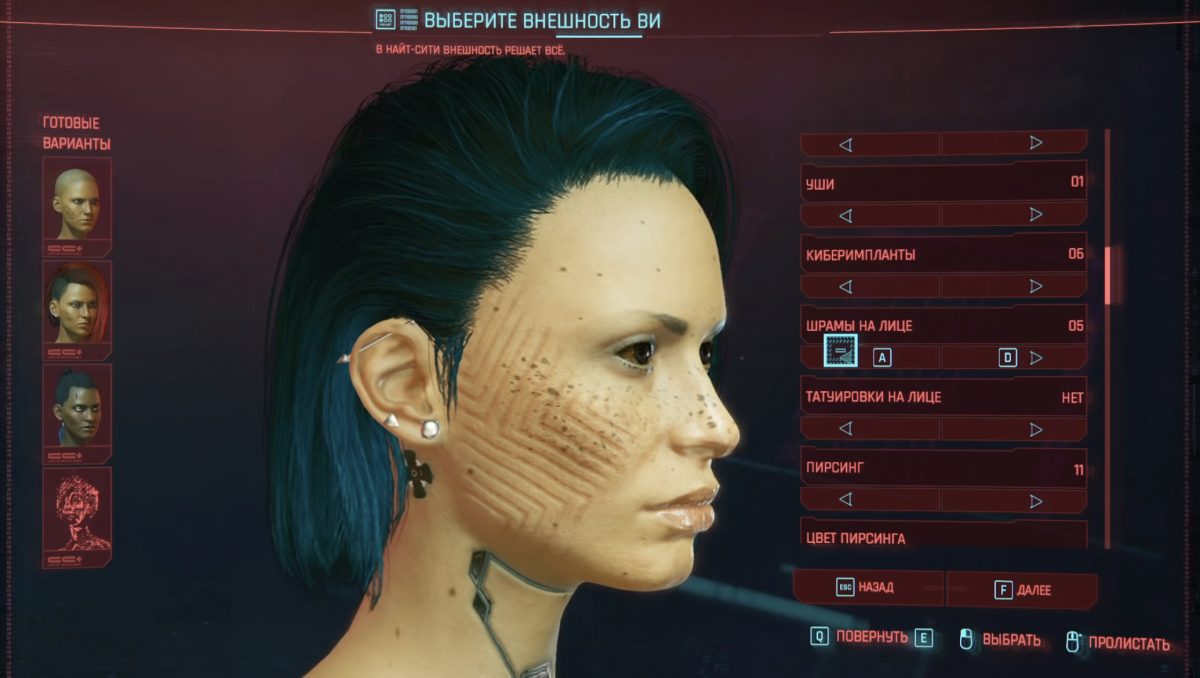1200x678 pixels.
Task: Click the options list scrollbar handle
Action: pyautogui.click(x=1106, y=275)
